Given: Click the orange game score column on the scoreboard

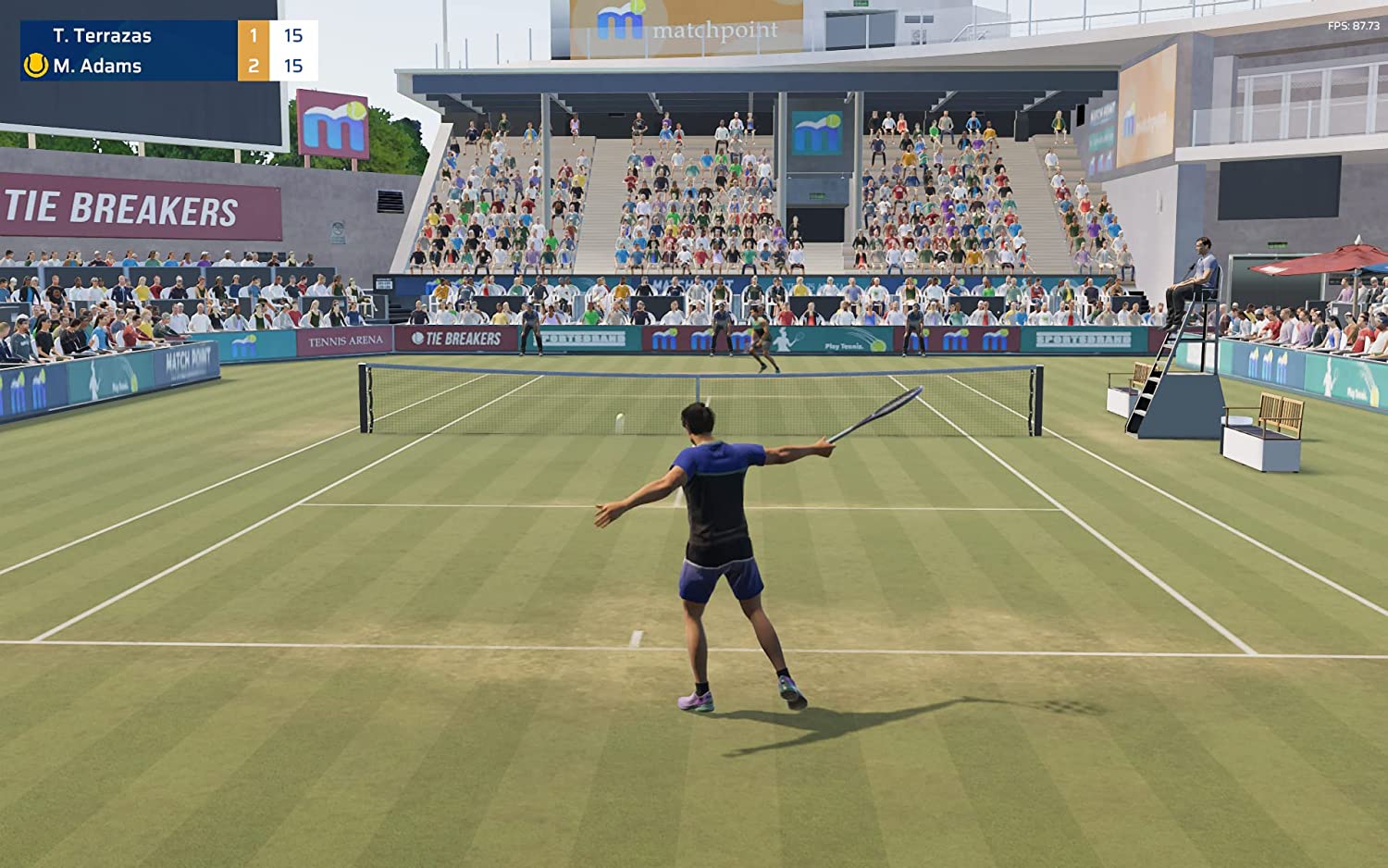Looking at the screenshot, I should pyautogui.click(x=253, y=51).
